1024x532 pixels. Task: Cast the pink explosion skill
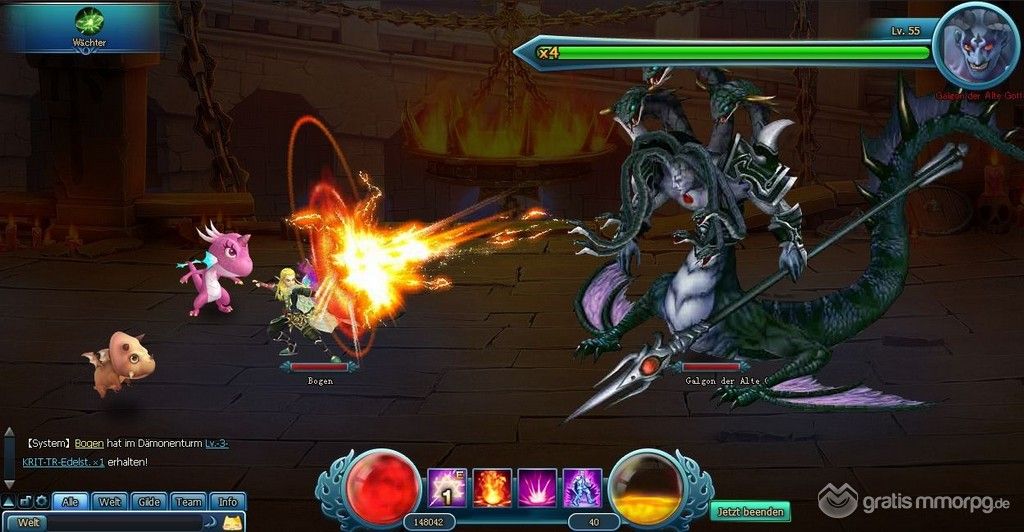pyautogui.click(x=537, y=488)
